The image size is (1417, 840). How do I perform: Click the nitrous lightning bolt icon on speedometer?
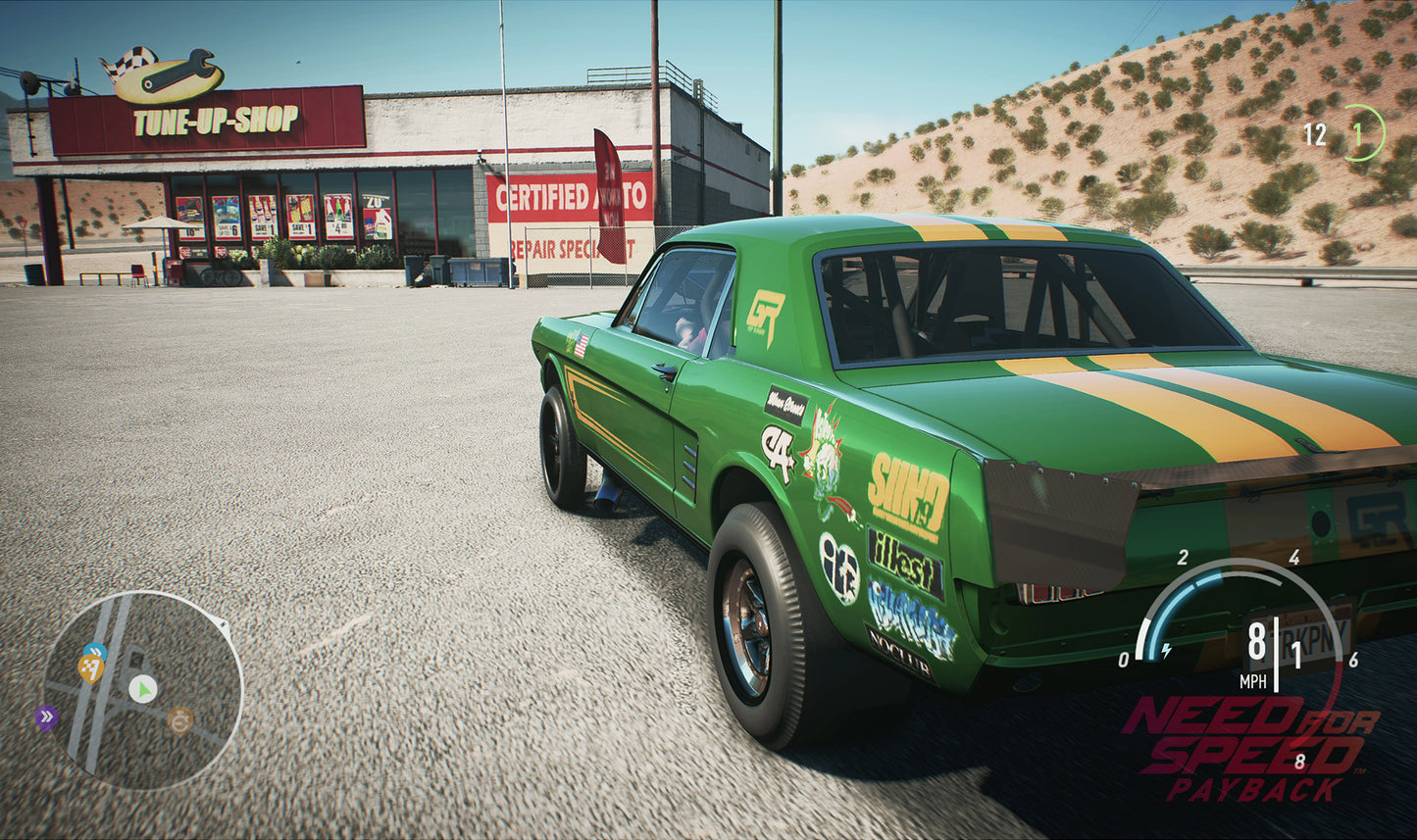pos(1165,651)
